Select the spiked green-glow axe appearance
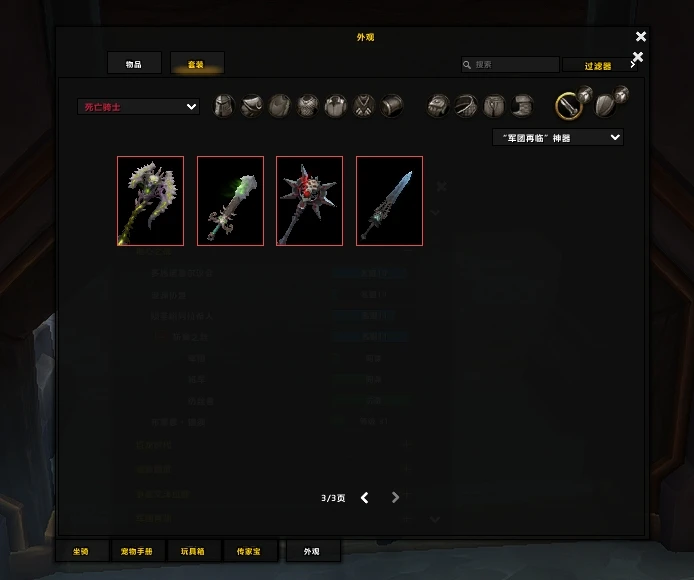The image size is (694, 580). [150, 201]
